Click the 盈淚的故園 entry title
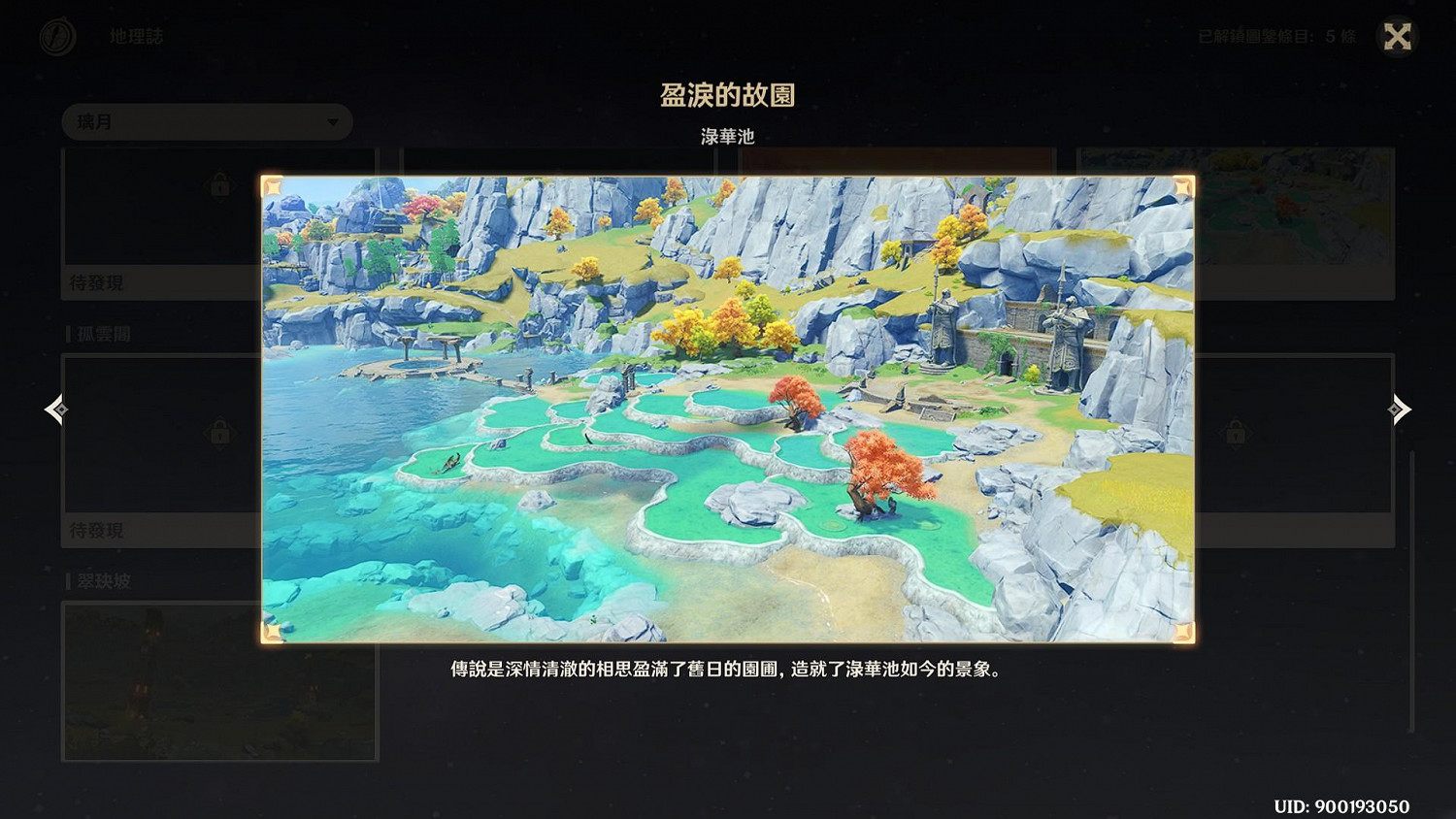 coord(728,95)
